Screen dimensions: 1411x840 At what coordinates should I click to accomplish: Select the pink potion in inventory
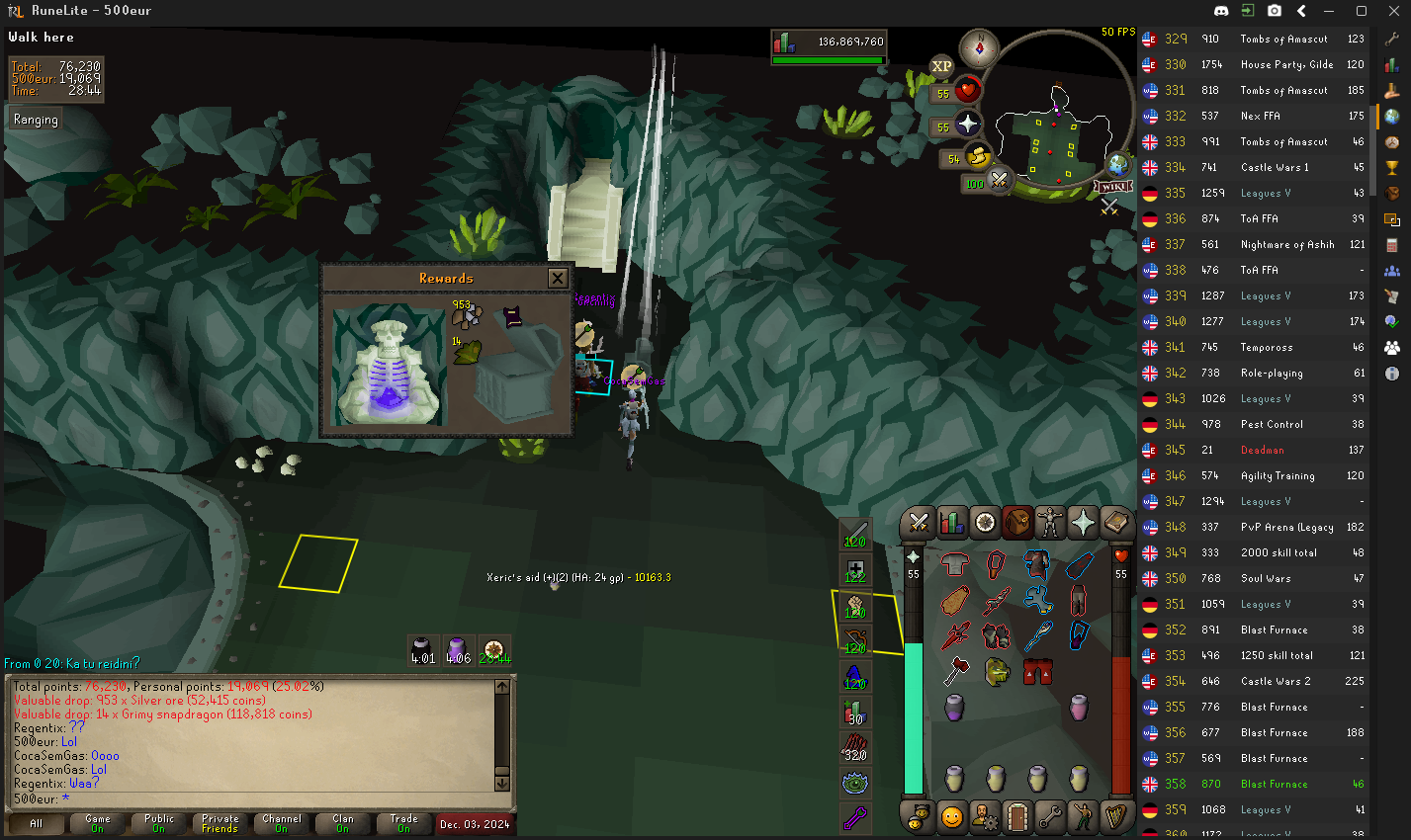(x=1079, y=707)
